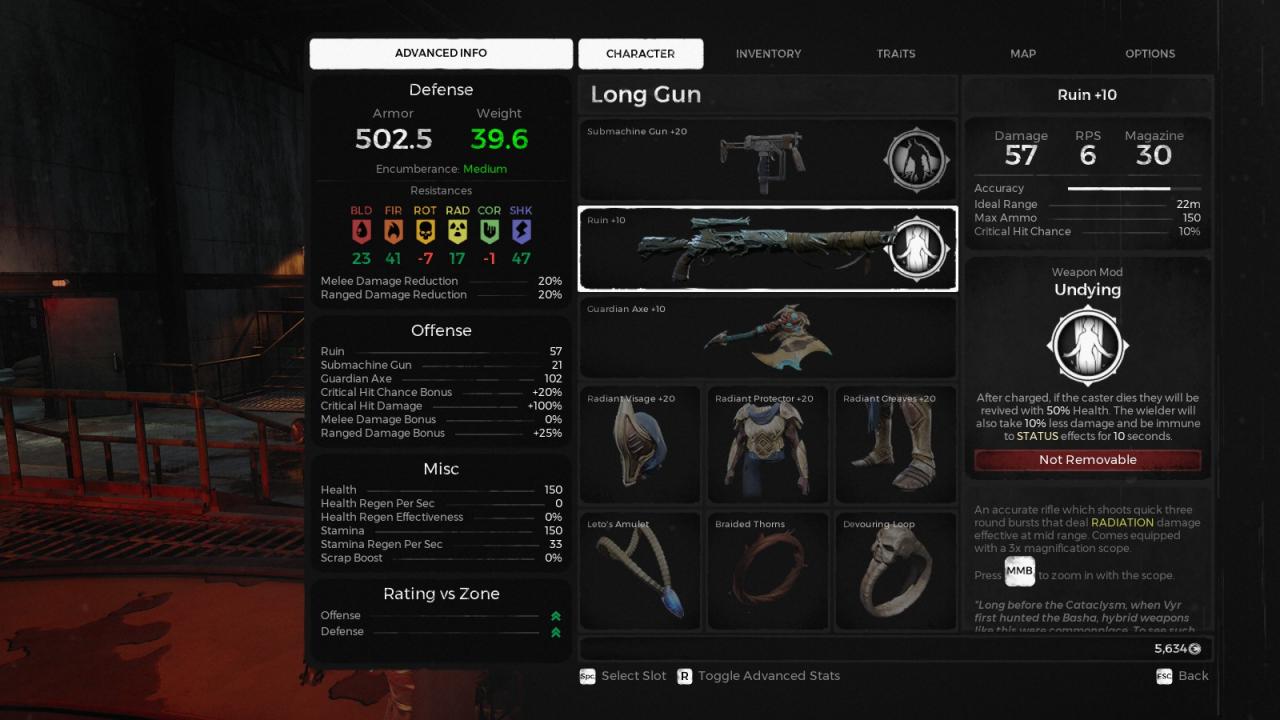Image resolution: width=1280 pixels, height=720 pixels.
Task: Pick the Radiant Visage +20 helmet slot
Action: [640, 444]
